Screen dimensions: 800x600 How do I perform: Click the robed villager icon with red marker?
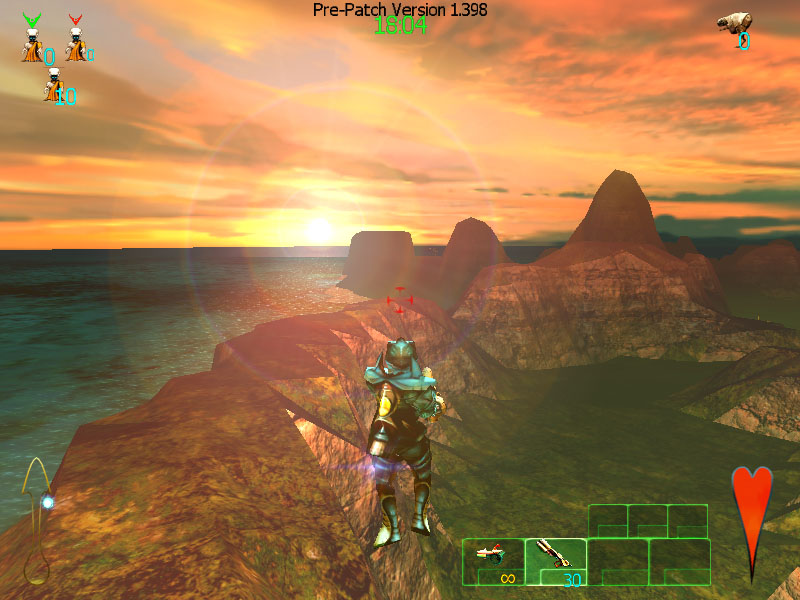tap(75, 41)
